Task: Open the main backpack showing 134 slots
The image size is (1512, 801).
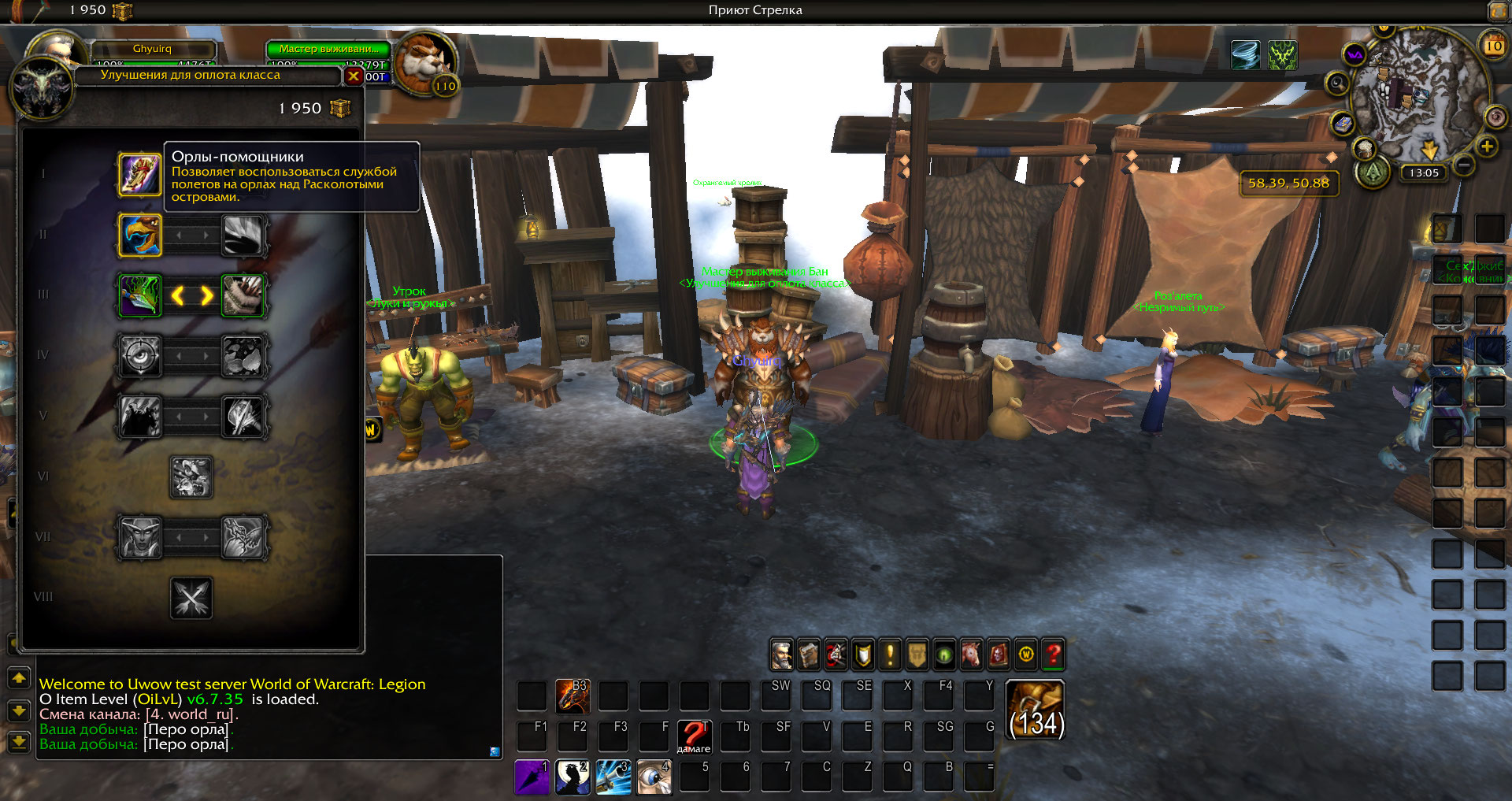Action: pos(1036,710)
